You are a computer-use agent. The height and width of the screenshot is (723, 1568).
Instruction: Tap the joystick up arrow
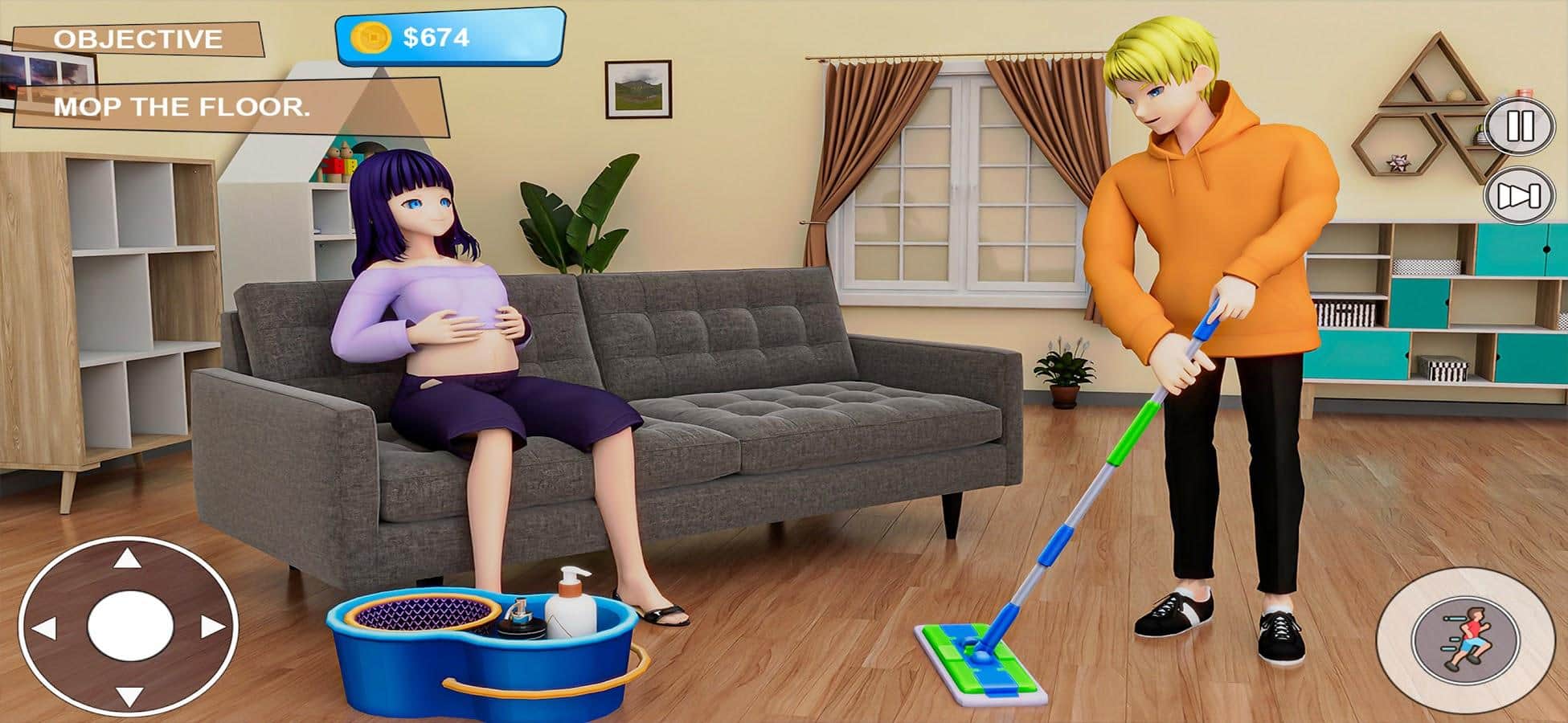click(127, 558)
